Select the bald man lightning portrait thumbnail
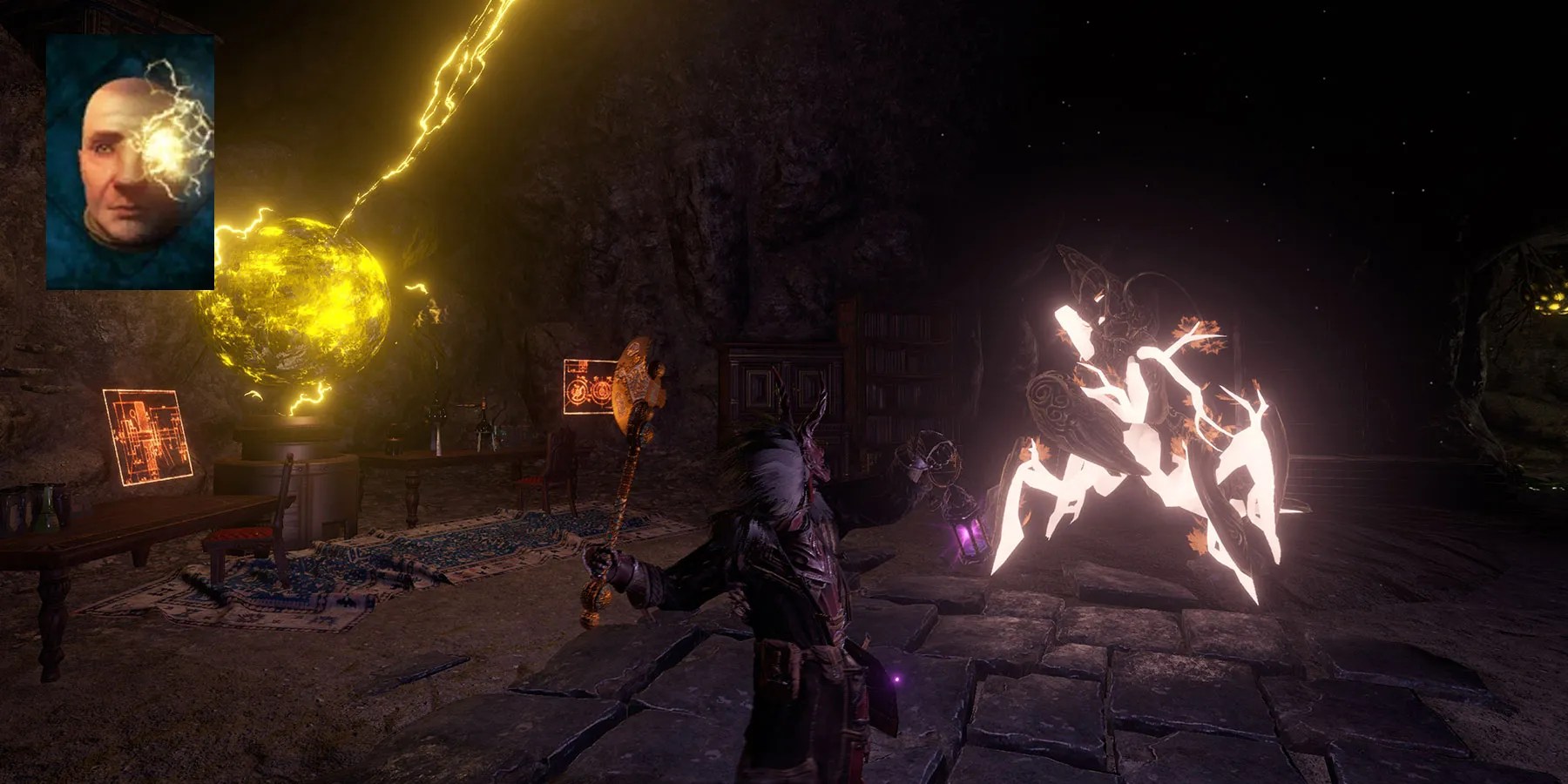This screenshot has width=1568, height=784. click(x=130, y=162)
